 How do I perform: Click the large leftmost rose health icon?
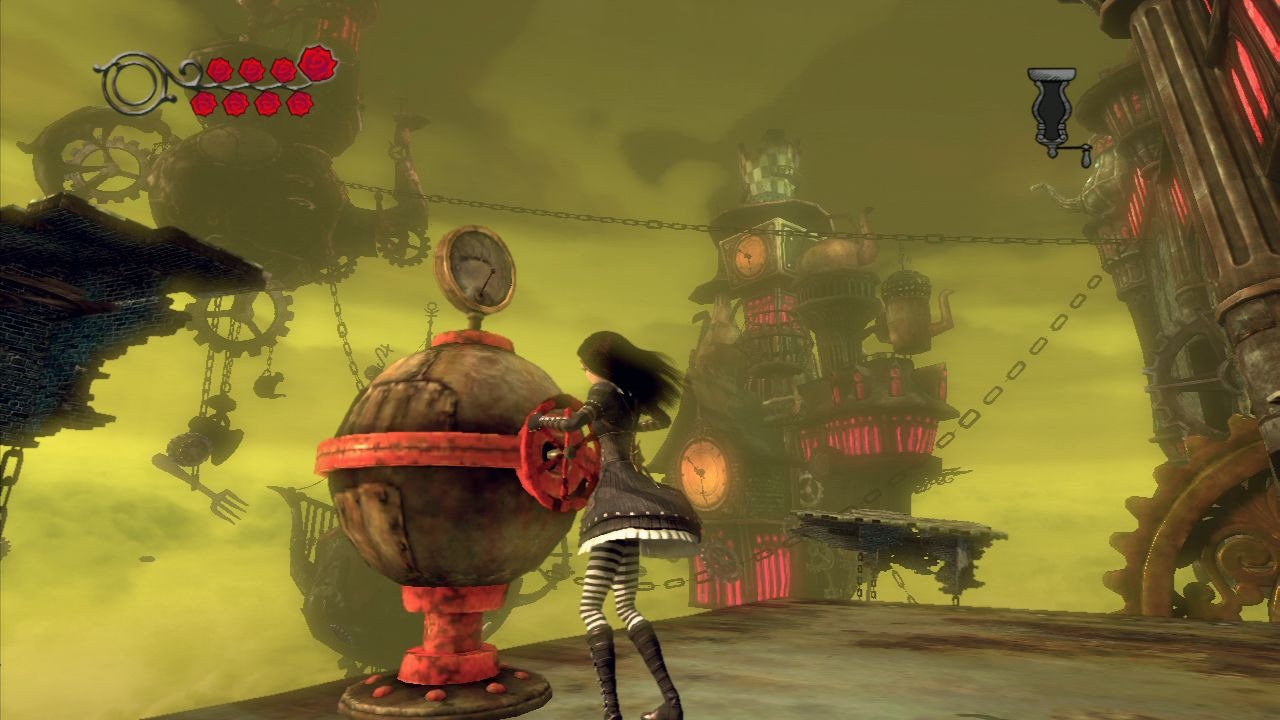pyautogui.click(x=317, y=64)
